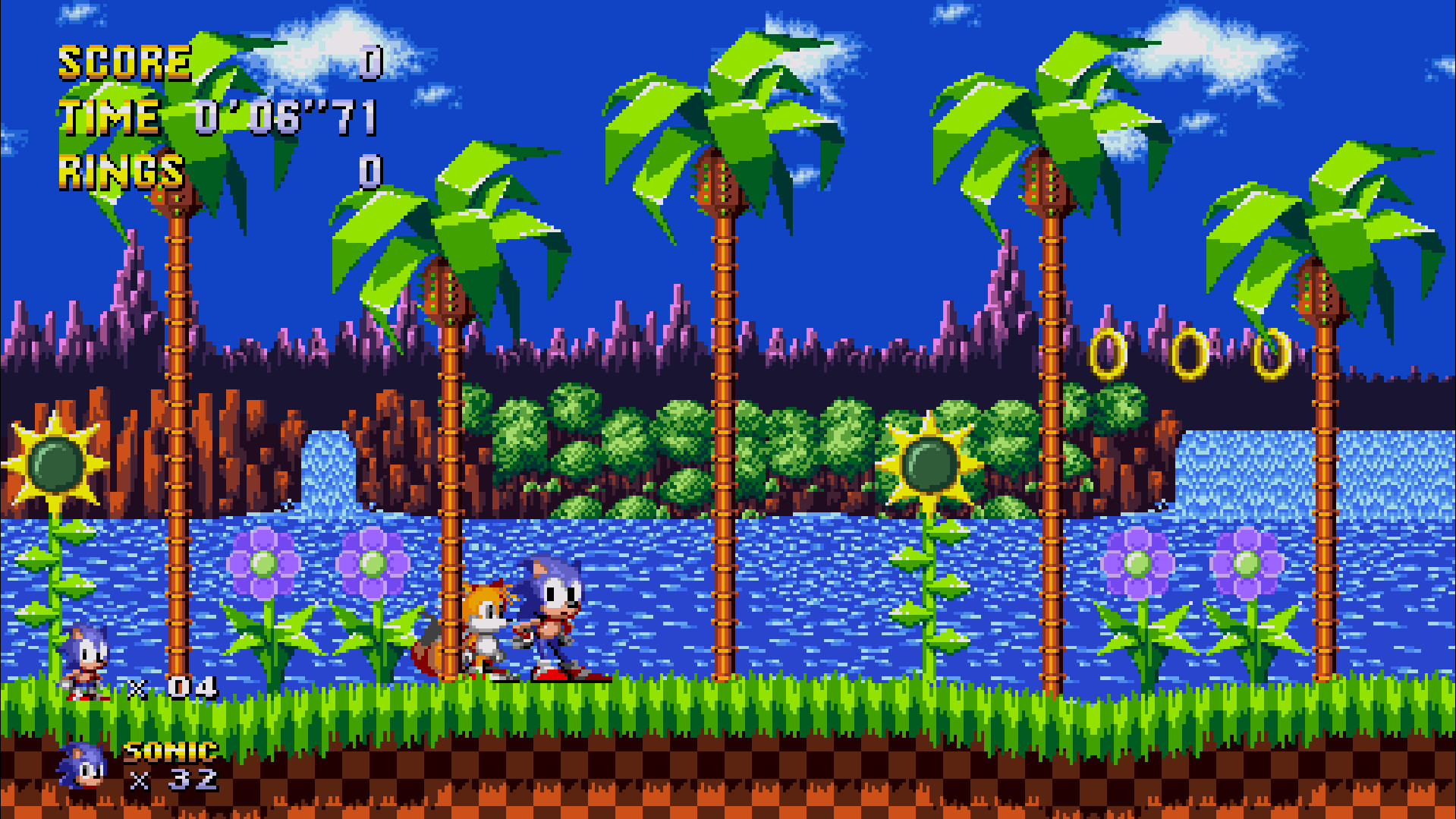
Task: Click the x 04 lives counter text
Action: pos(167,687)
